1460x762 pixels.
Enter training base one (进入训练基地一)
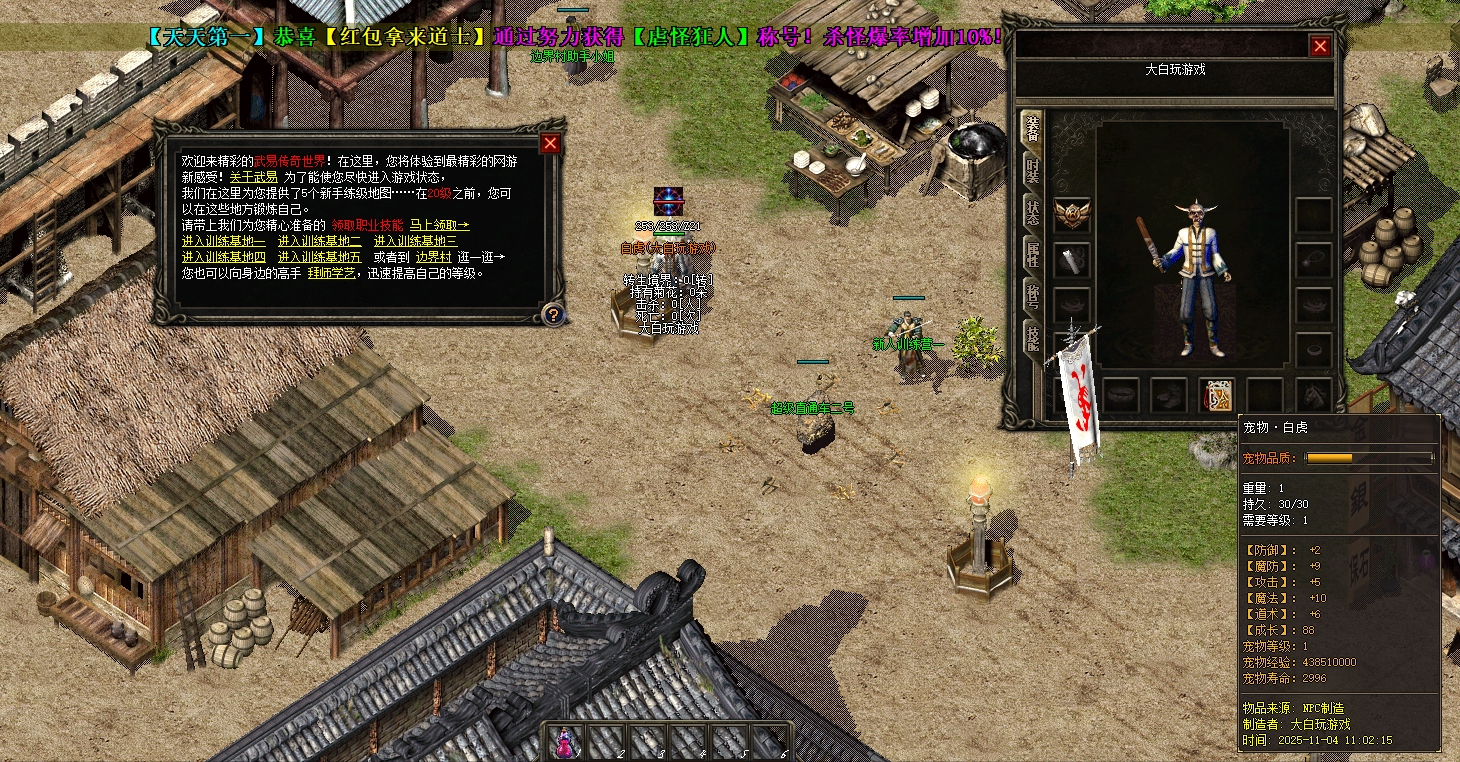point(223,241)
